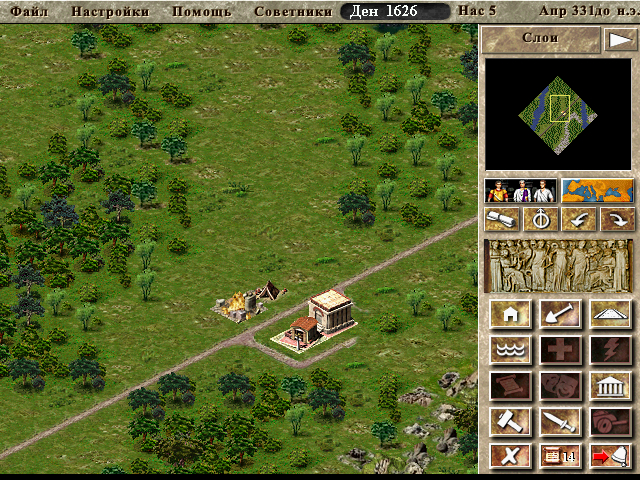Open water structures build menu

pos(511,349)
